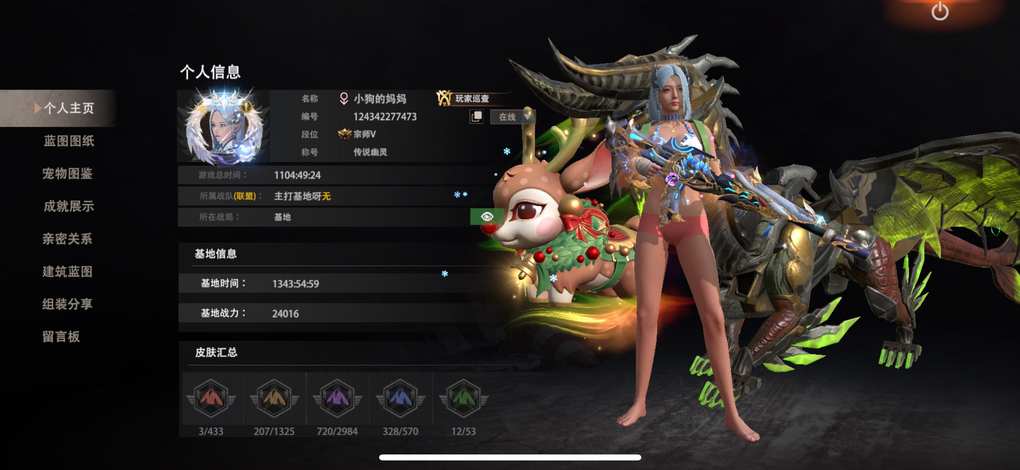Show the 成就展示 achievements tab

[x=68, y=207]
